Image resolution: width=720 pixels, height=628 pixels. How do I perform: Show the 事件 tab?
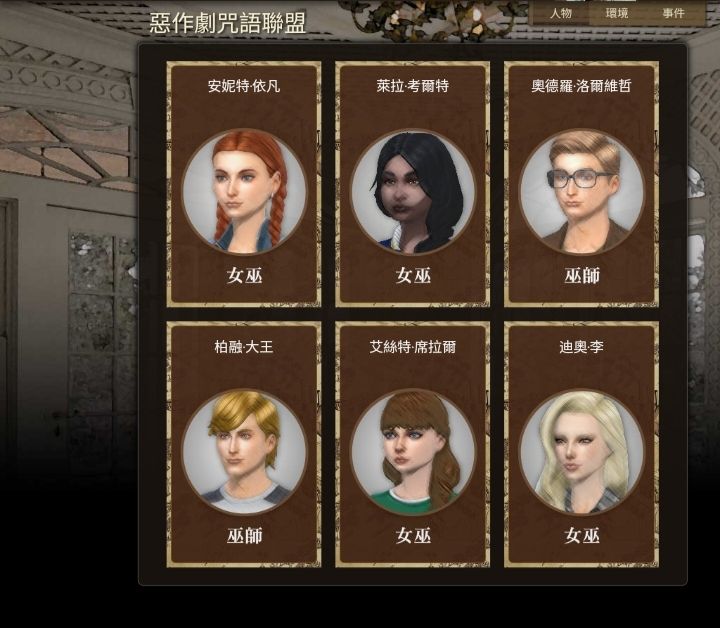pos(674,13)
